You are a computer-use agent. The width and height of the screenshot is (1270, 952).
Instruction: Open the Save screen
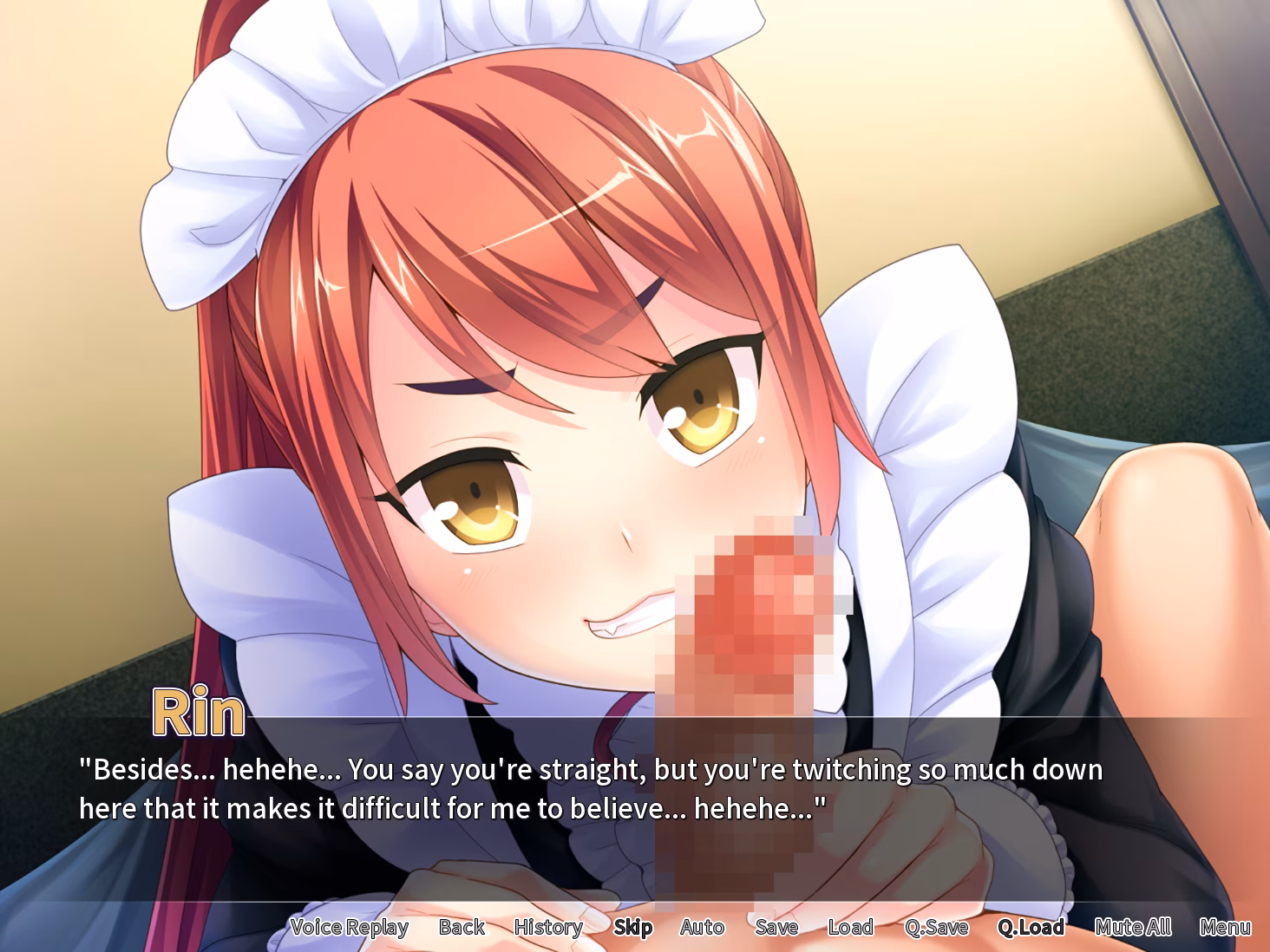click(x=776, y=927)
